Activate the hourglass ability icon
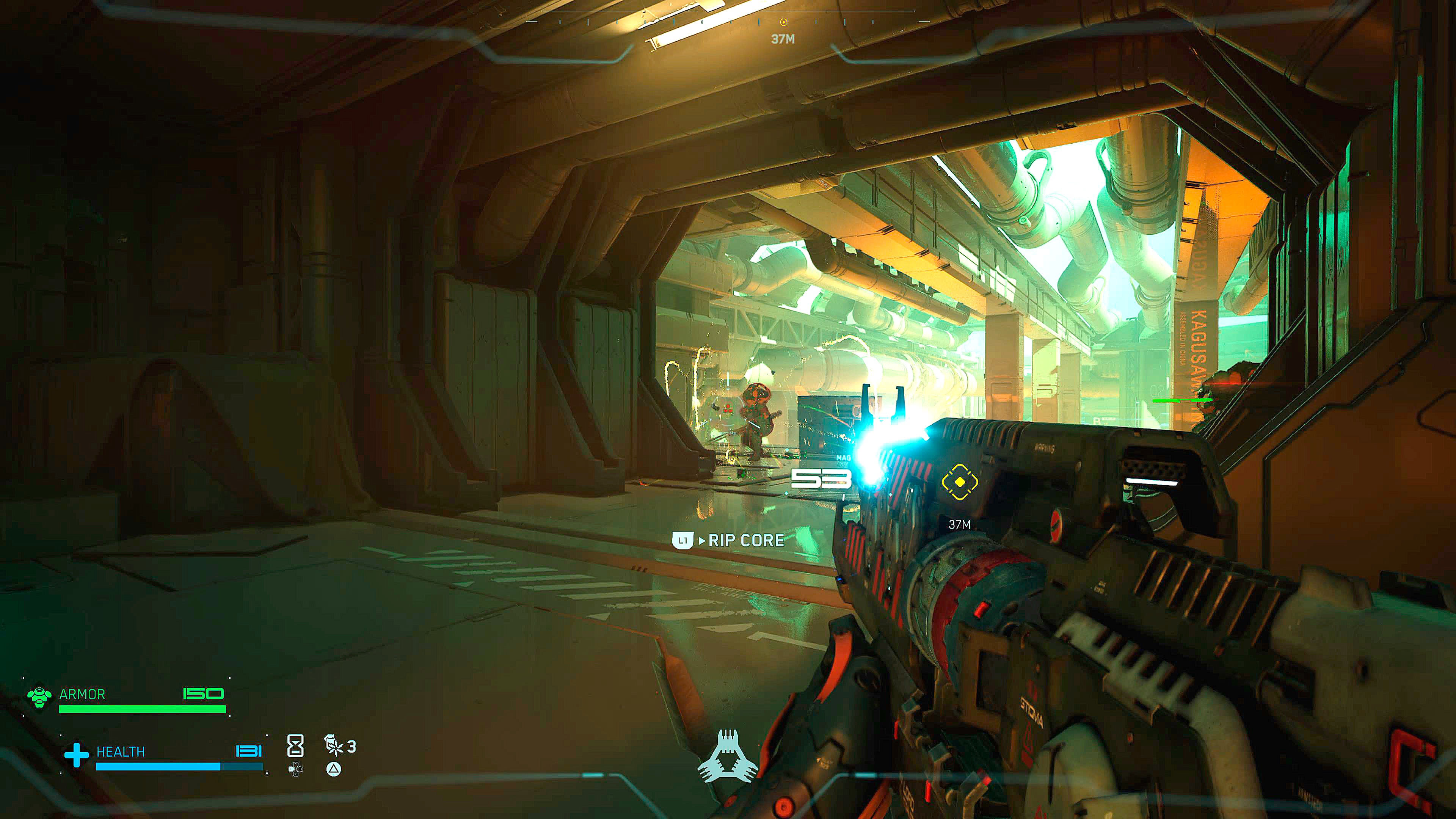1456x819 pixels. (x=296, y=746)
